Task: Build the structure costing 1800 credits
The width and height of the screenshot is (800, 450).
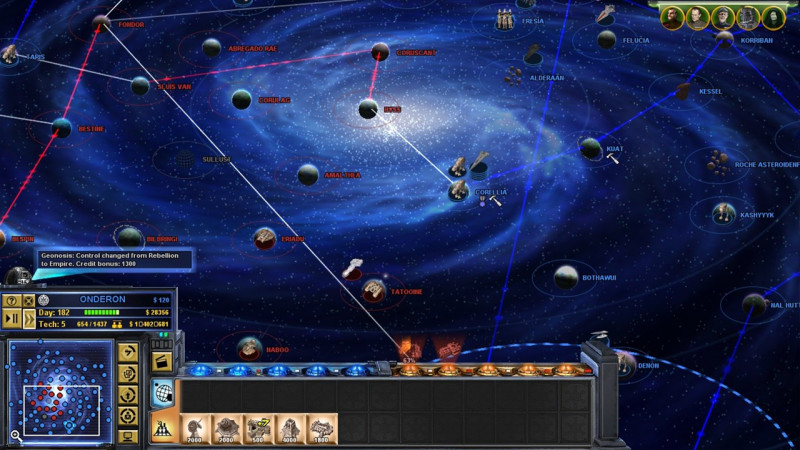Action: (x=322, y=429)
